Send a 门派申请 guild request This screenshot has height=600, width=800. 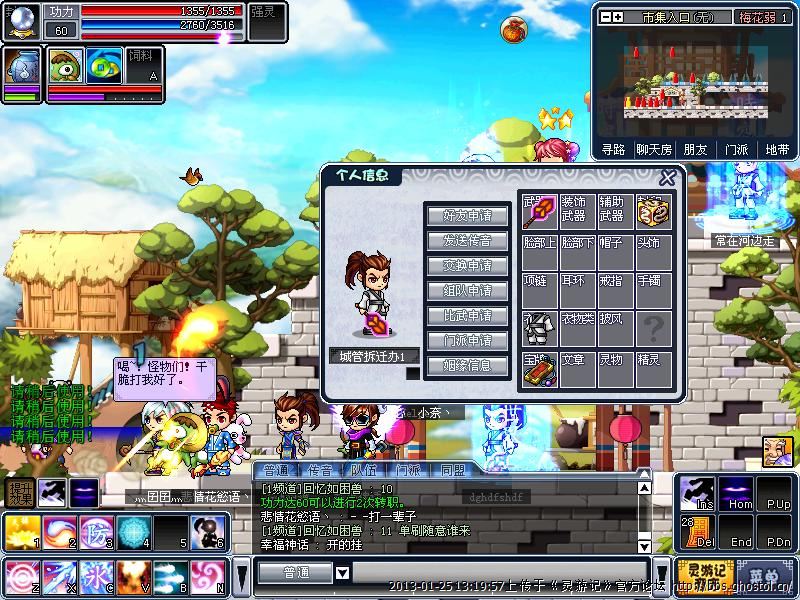pos(467,340)
